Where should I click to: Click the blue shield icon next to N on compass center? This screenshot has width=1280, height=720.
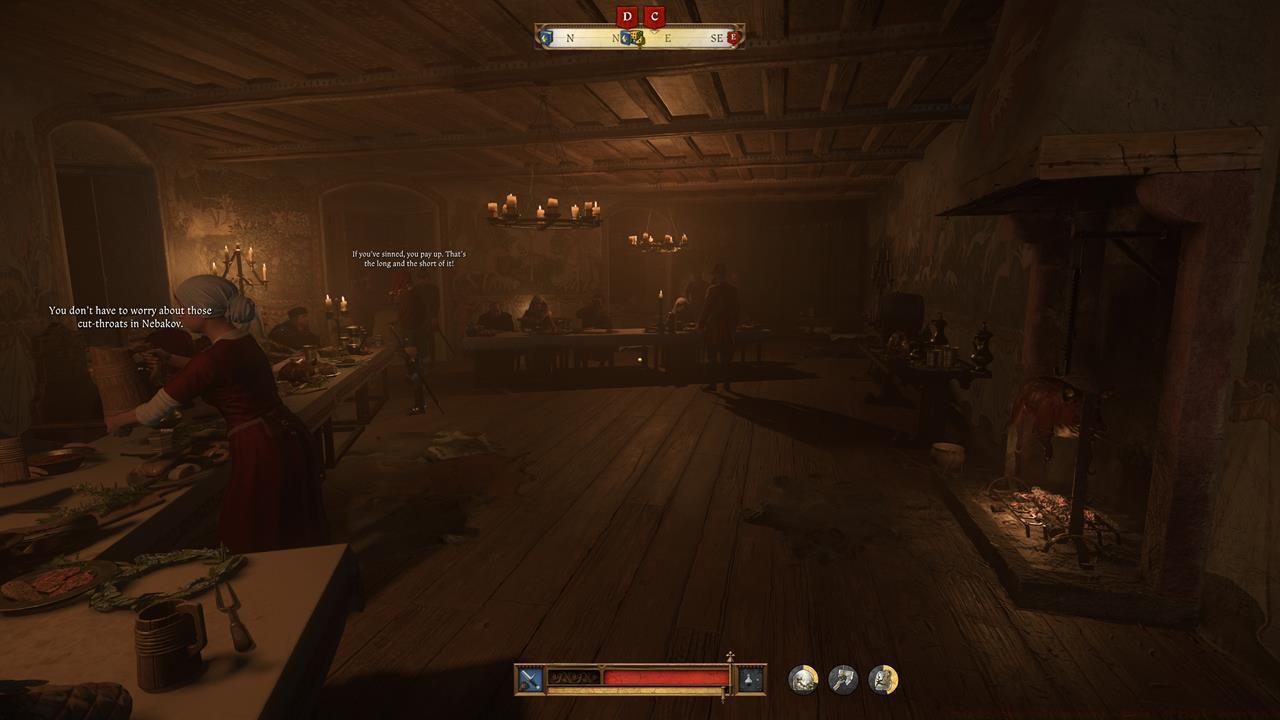pyautogui.click(x=625, y=37)
